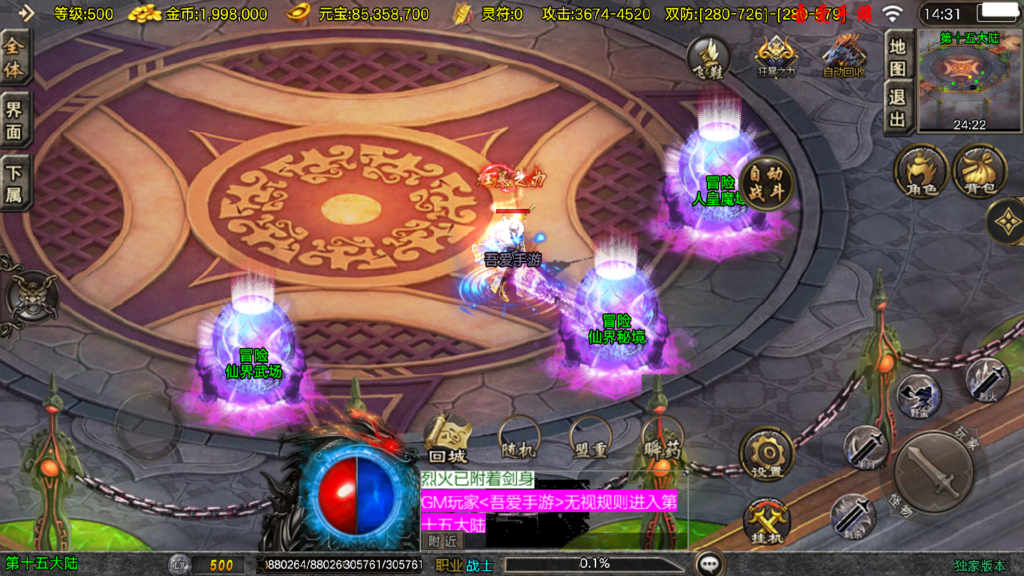Screen dimensions: 1024x576
Task: Switch to the 附近 chat channel
Action: pyautogui.click(x=442, y=541)
